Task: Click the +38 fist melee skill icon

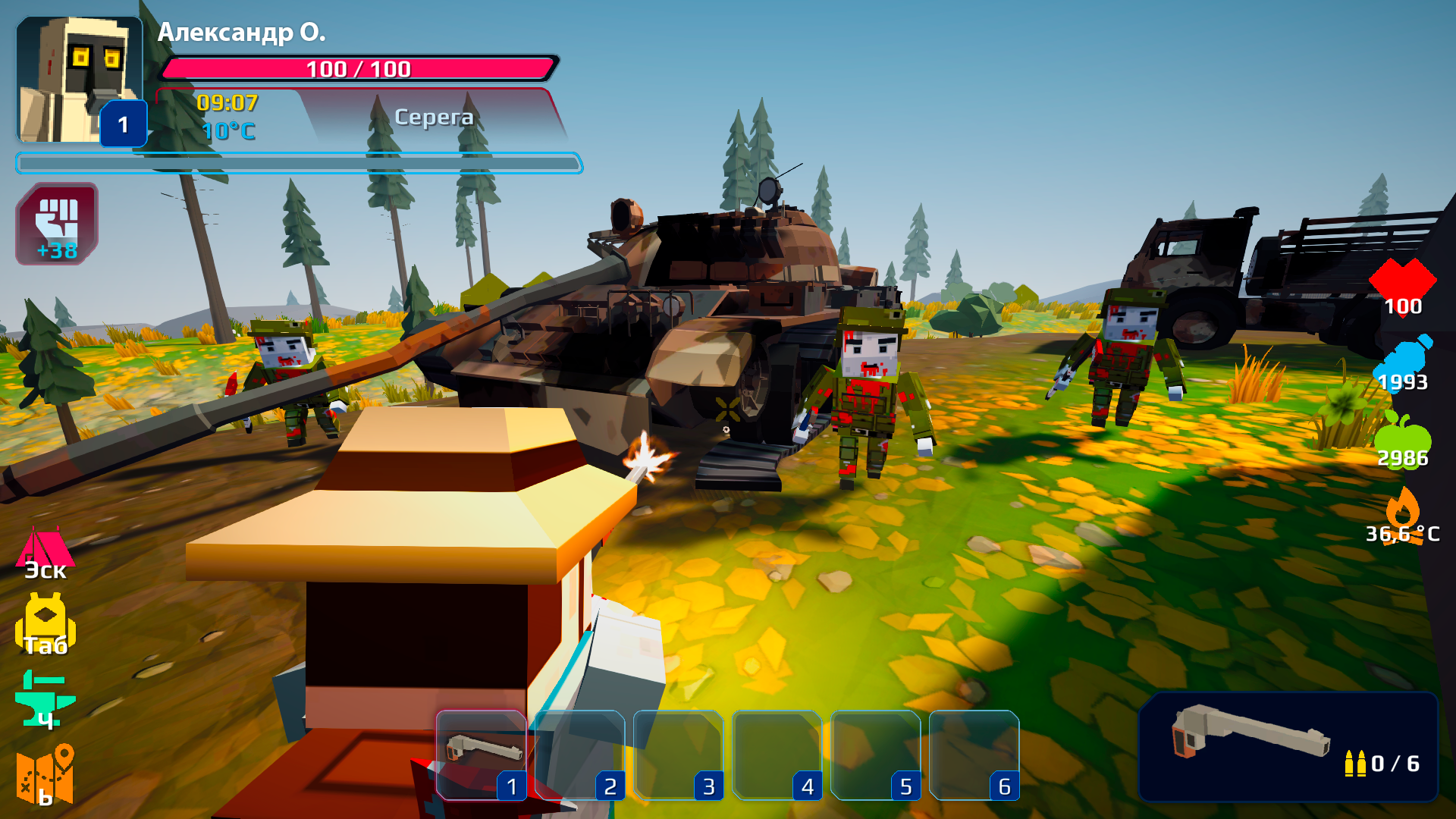Action: point(58,224)
